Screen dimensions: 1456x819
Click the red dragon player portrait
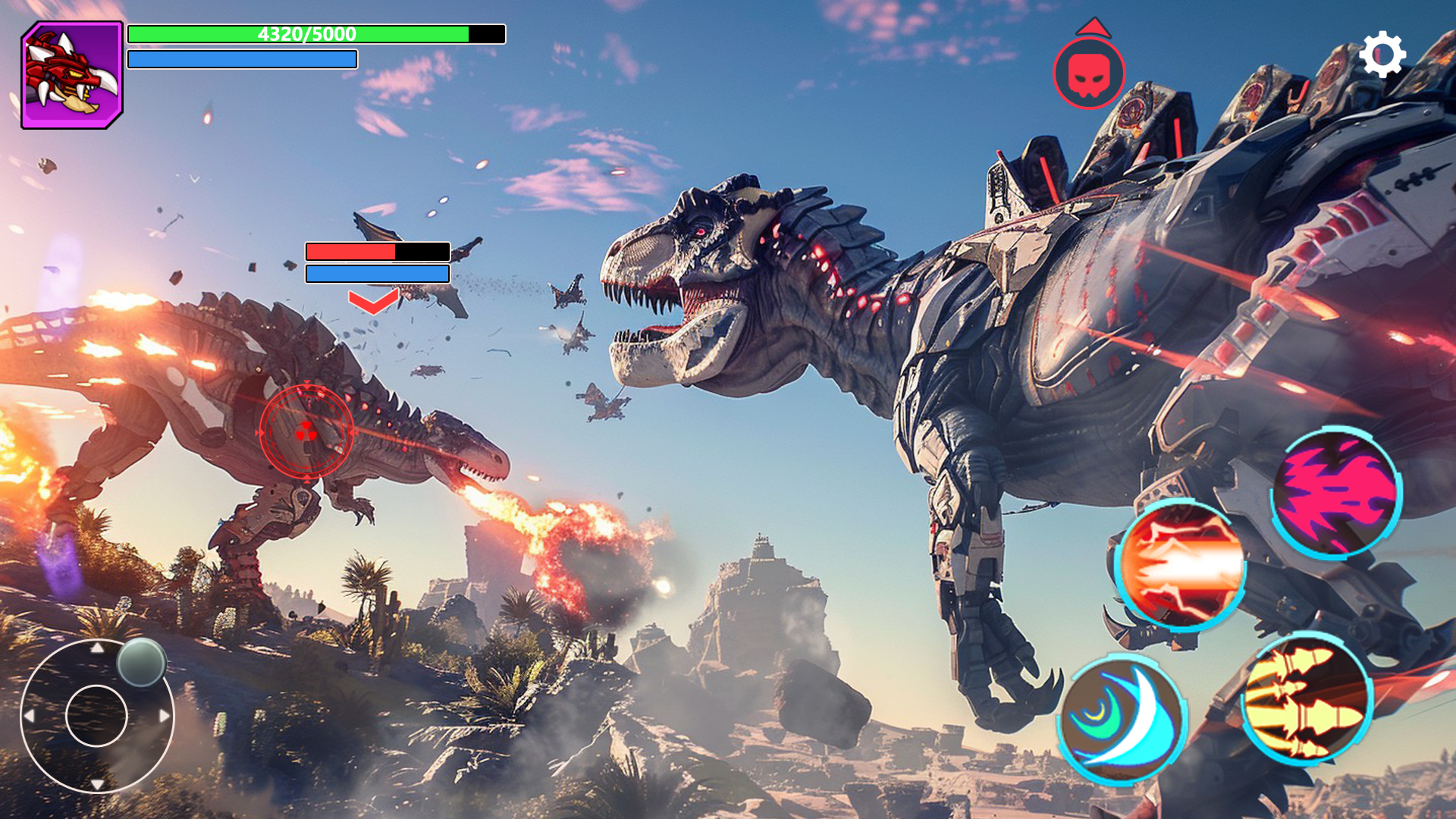72,75
